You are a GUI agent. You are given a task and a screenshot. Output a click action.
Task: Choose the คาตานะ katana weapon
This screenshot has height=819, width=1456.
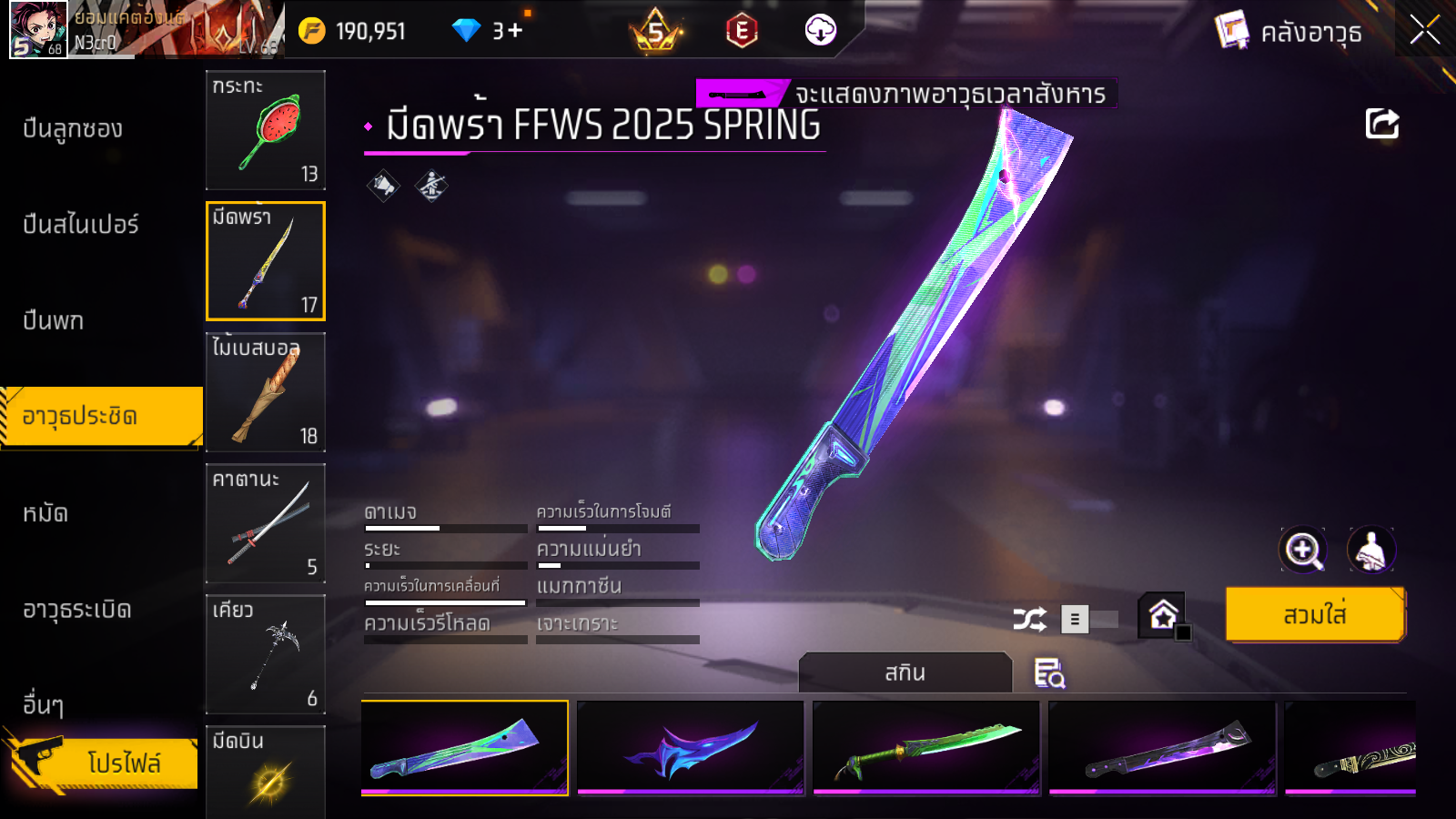[x=265, y=523]
